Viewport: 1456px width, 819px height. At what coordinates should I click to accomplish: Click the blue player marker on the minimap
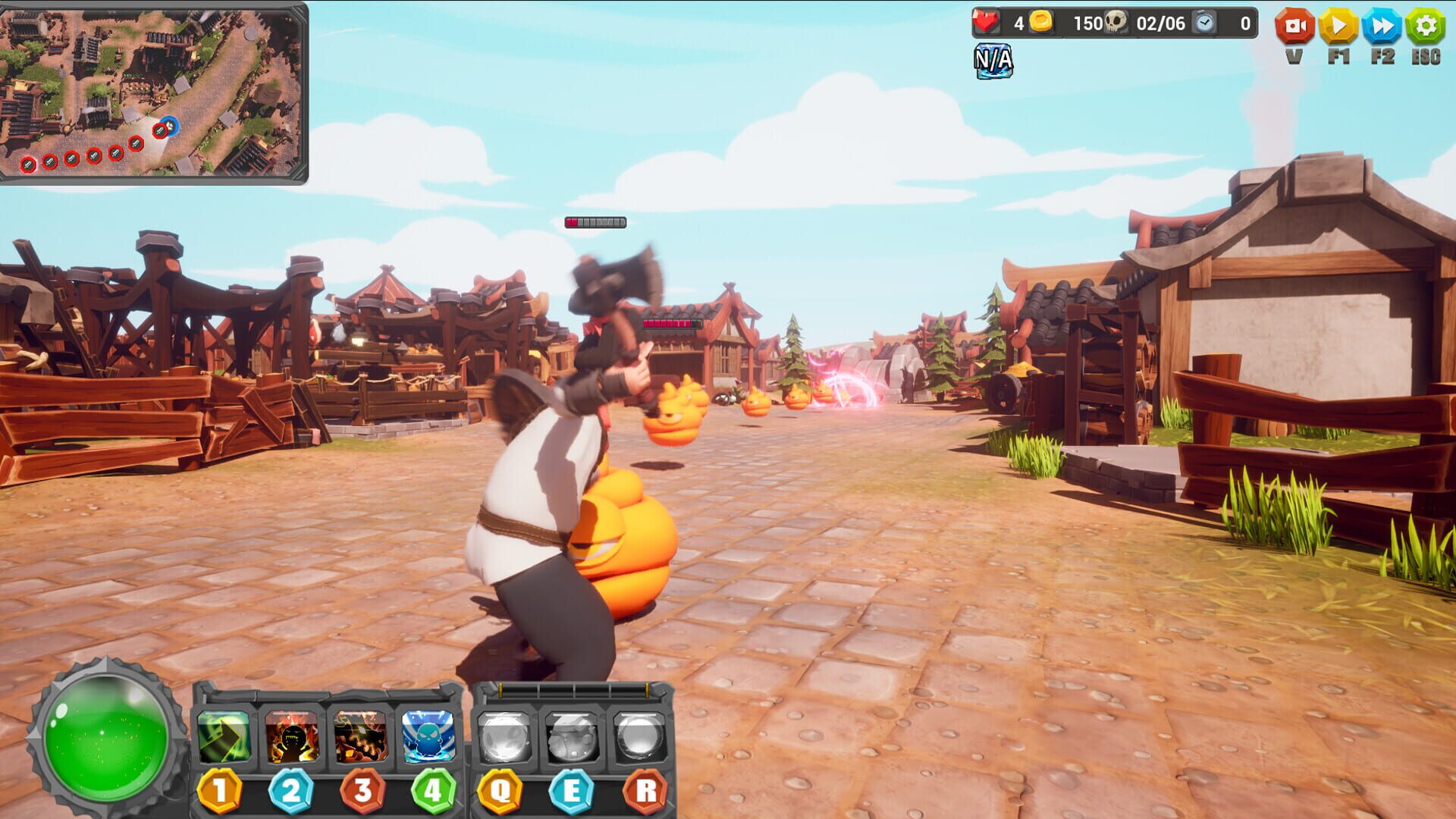pyautogui.click(x=171, y=128)
